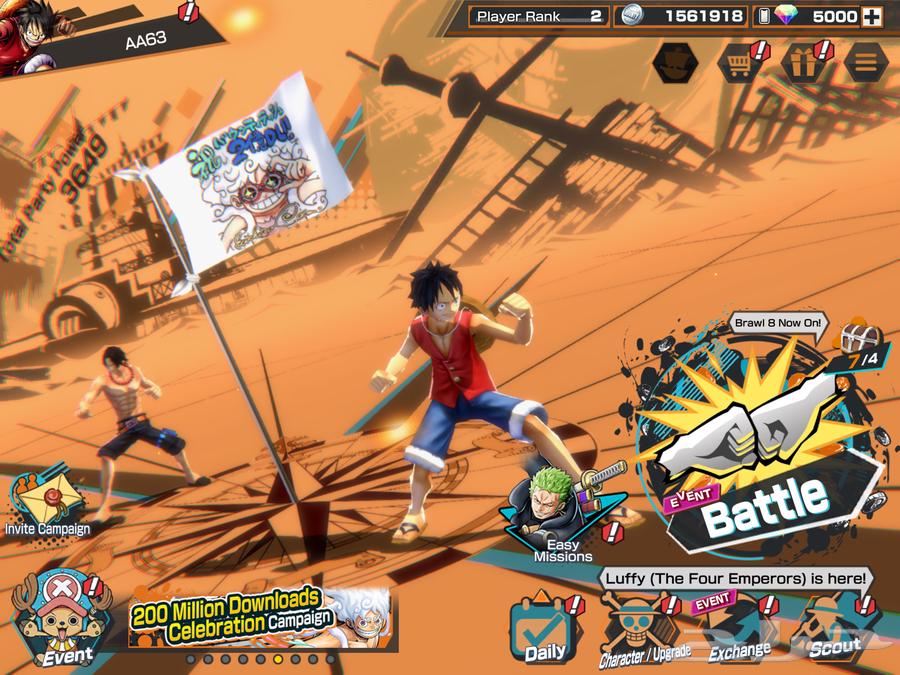
Task: View the 200 Million Downloads Celebration banner
Action: pos(258,616)
